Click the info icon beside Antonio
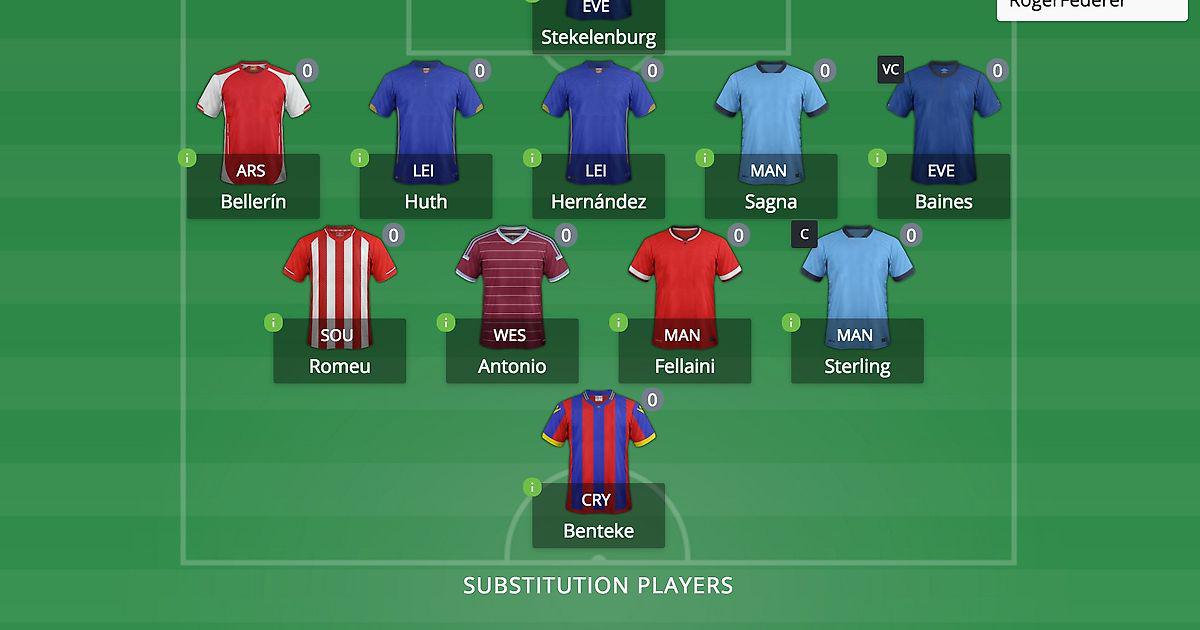The width and height of the screenshot is (1200, 630). tap(446, 322)
